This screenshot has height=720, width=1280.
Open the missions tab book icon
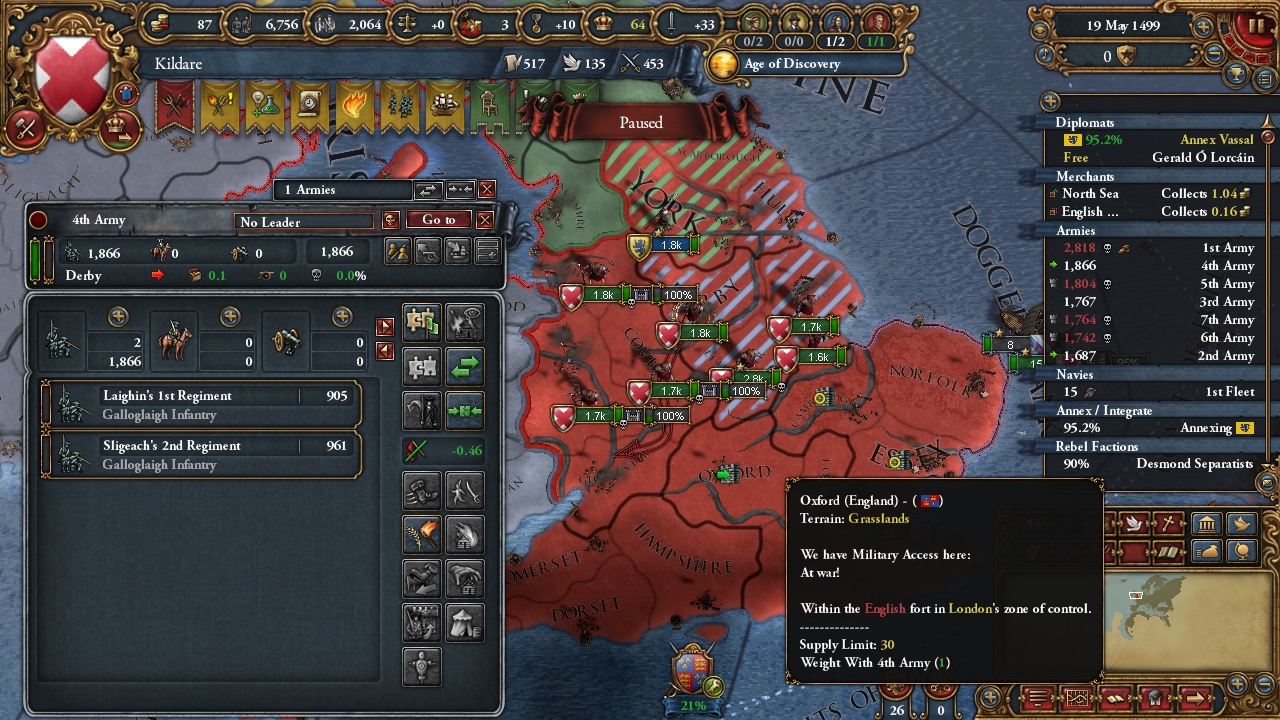1168,552
